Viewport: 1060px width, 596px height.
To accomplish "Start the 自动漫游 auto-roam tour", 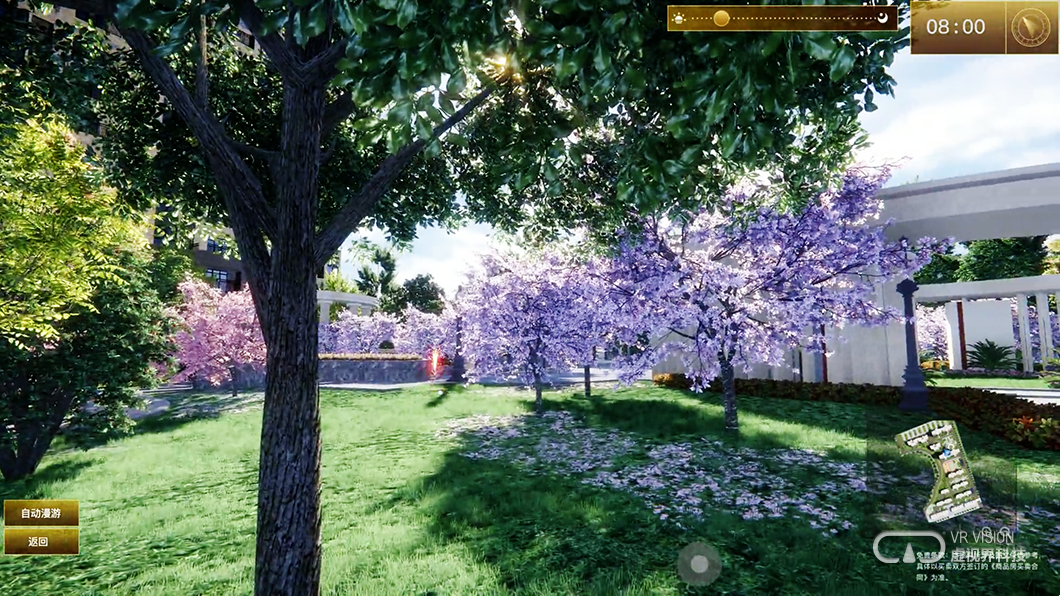I will coord(41,513).
